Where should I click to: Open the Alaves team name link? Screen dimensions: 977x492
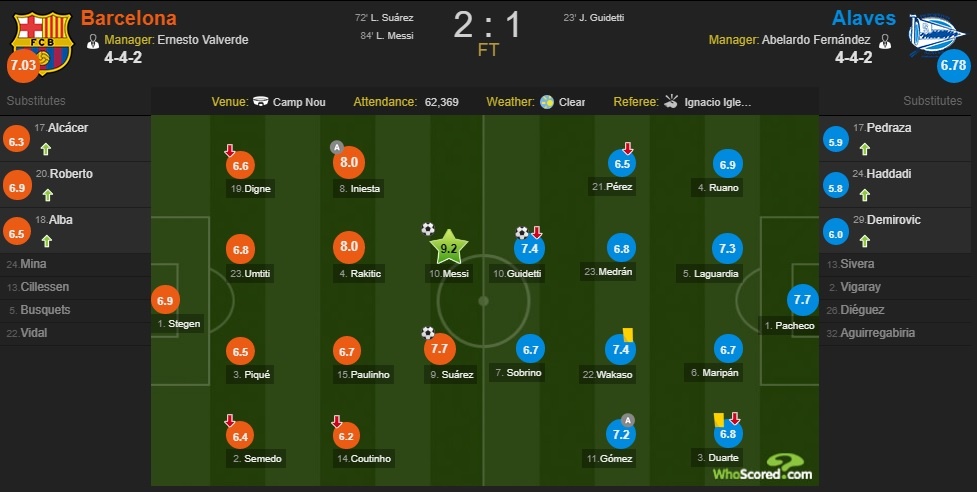(x=860, y=18)
